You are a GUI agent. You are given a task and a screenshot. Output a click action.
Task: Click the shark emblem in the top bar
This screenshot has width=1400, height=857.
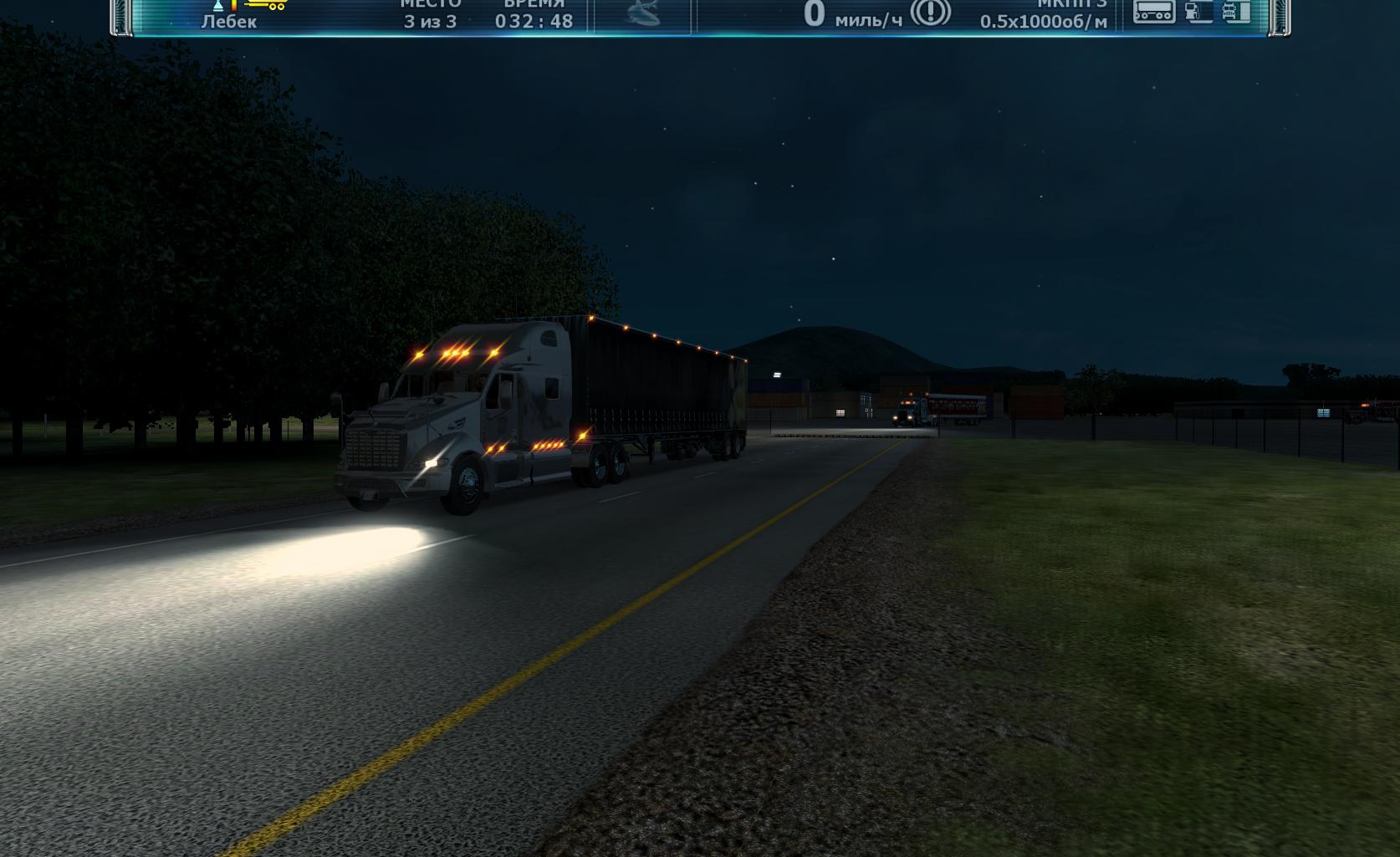click(x=643, y=12)
